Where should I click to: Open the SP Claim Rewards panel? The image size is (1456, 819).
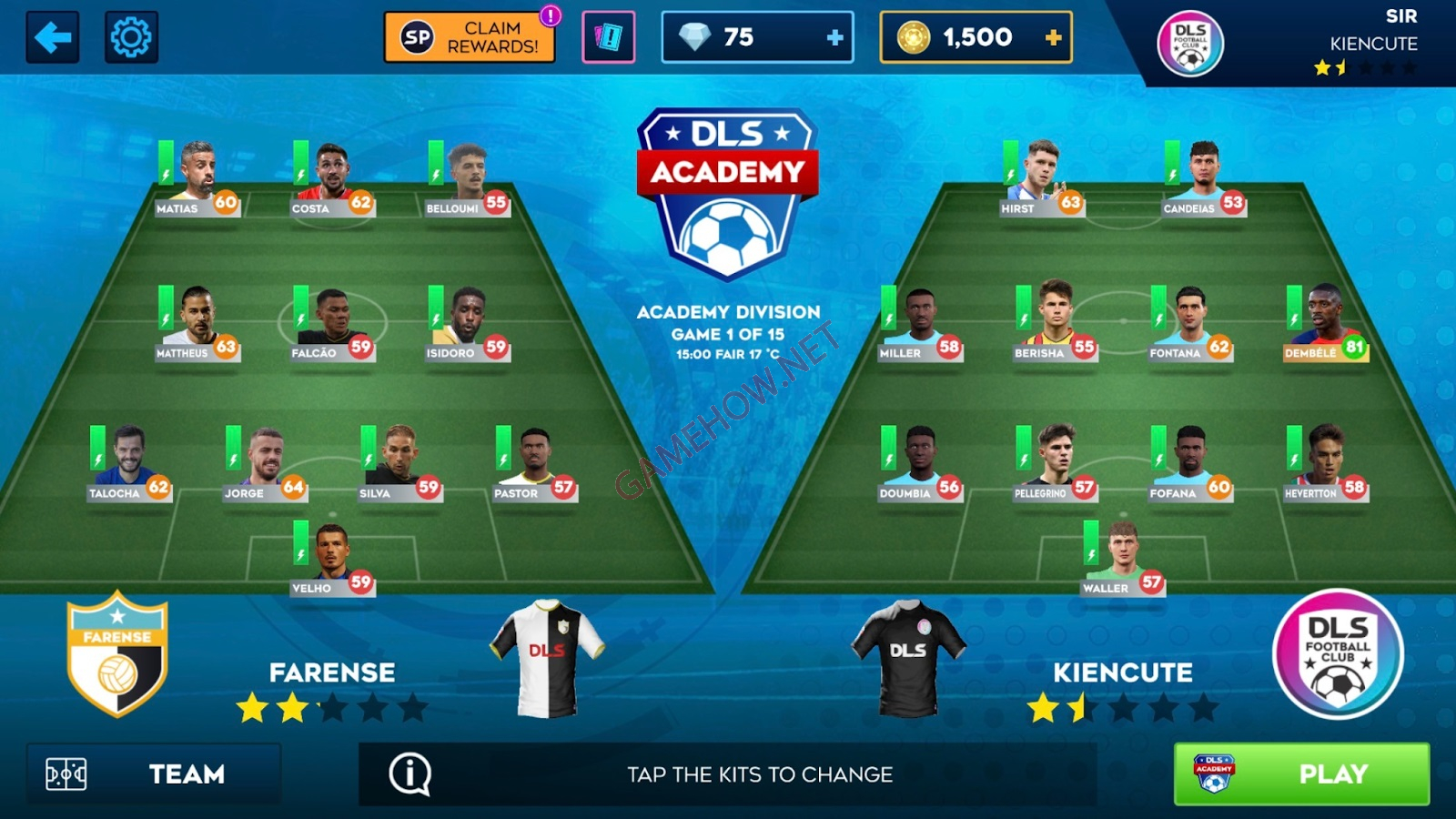pos(470,35)
